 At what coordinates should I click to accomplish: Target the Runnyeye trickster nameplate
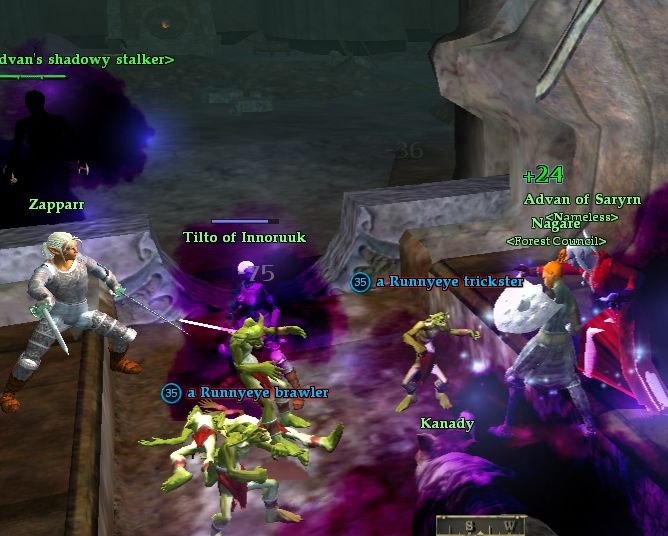[x=449, y=282]
